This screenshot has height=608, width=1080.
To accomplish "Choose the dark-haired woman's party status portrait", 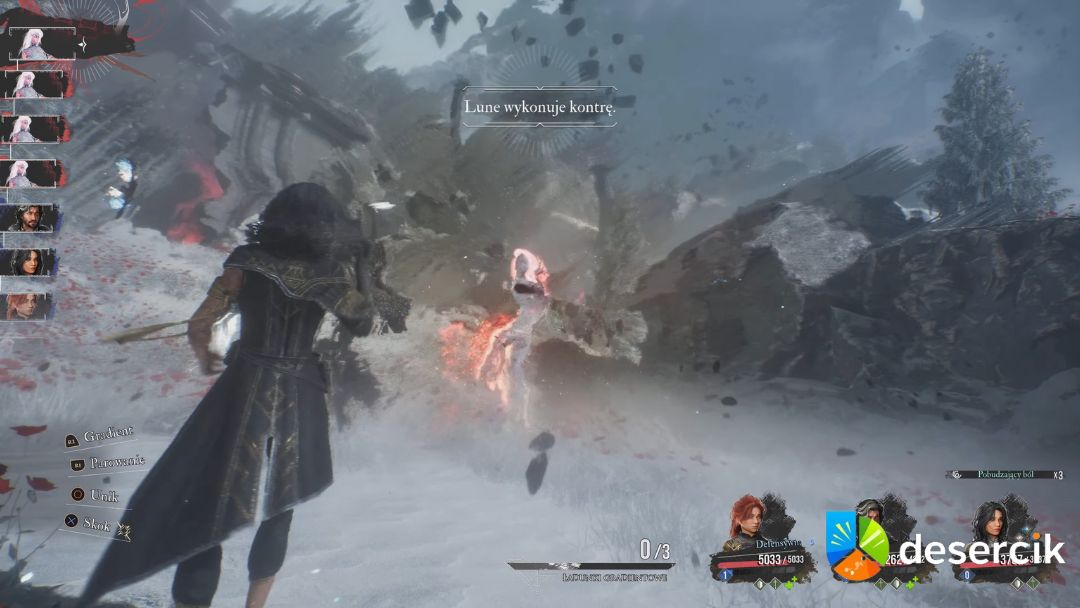I will tap(998, 523).
